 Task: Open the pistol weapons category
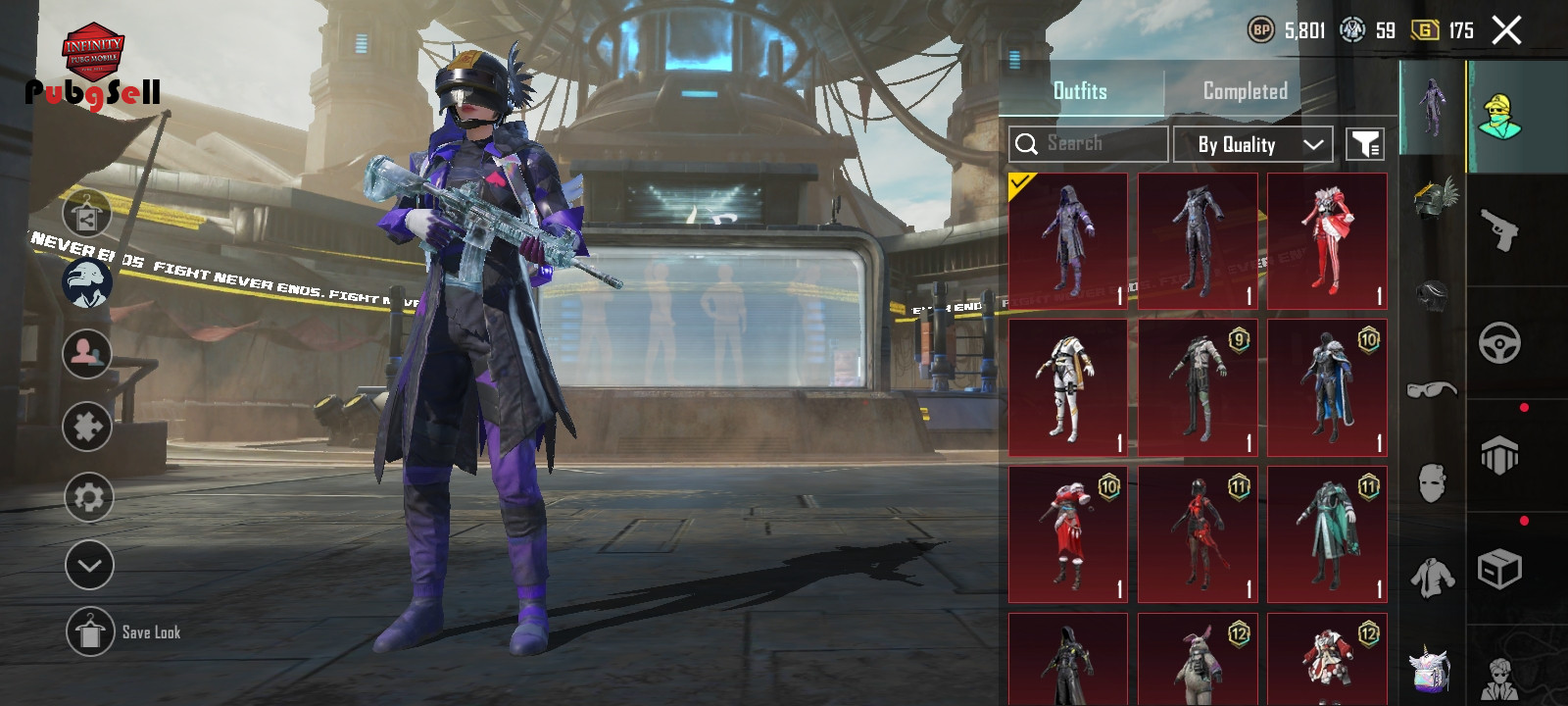(x=1499, y=229)
